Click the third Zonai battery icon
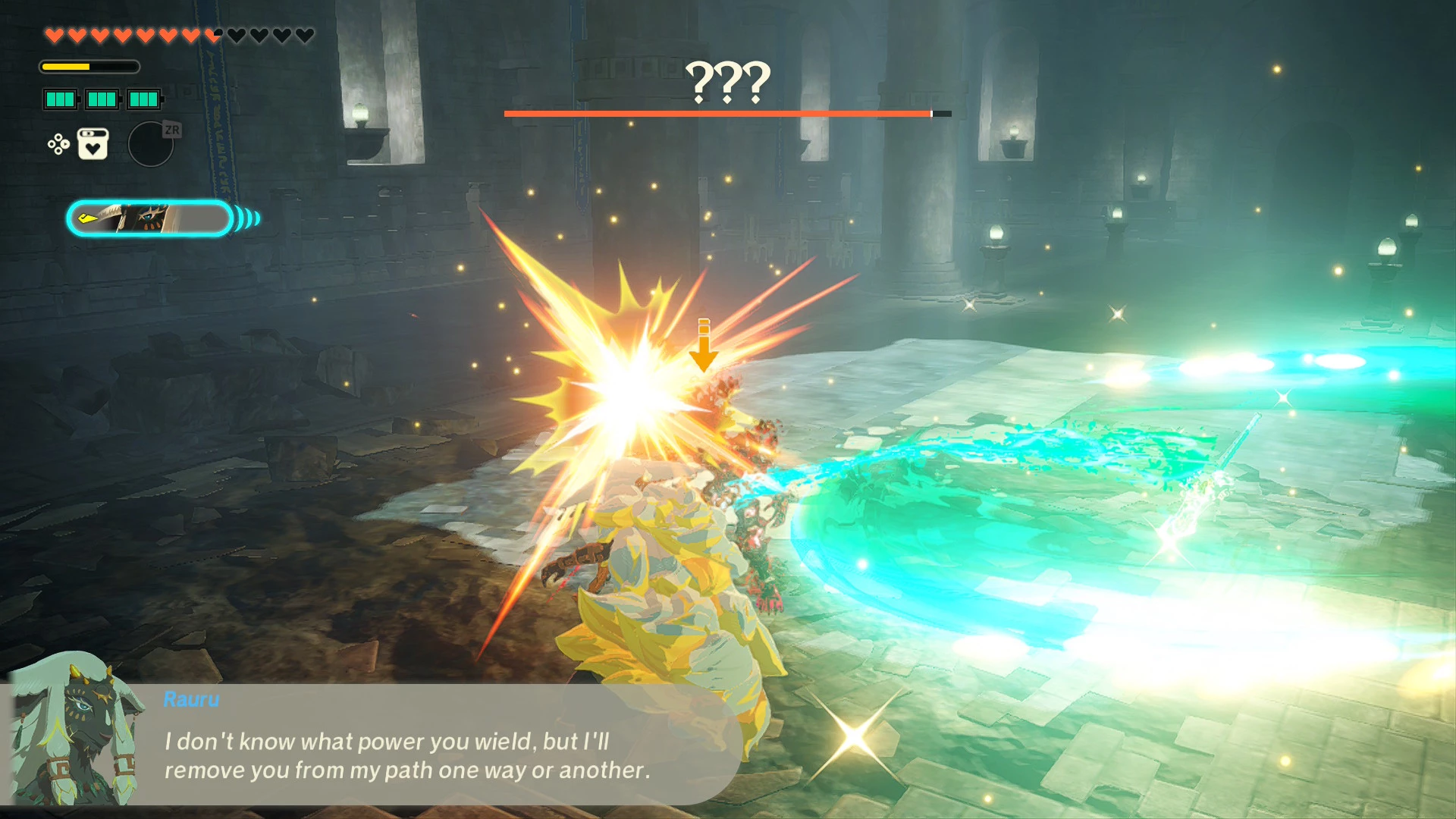Screen dimensions: 1456x819 pos(143,99)
